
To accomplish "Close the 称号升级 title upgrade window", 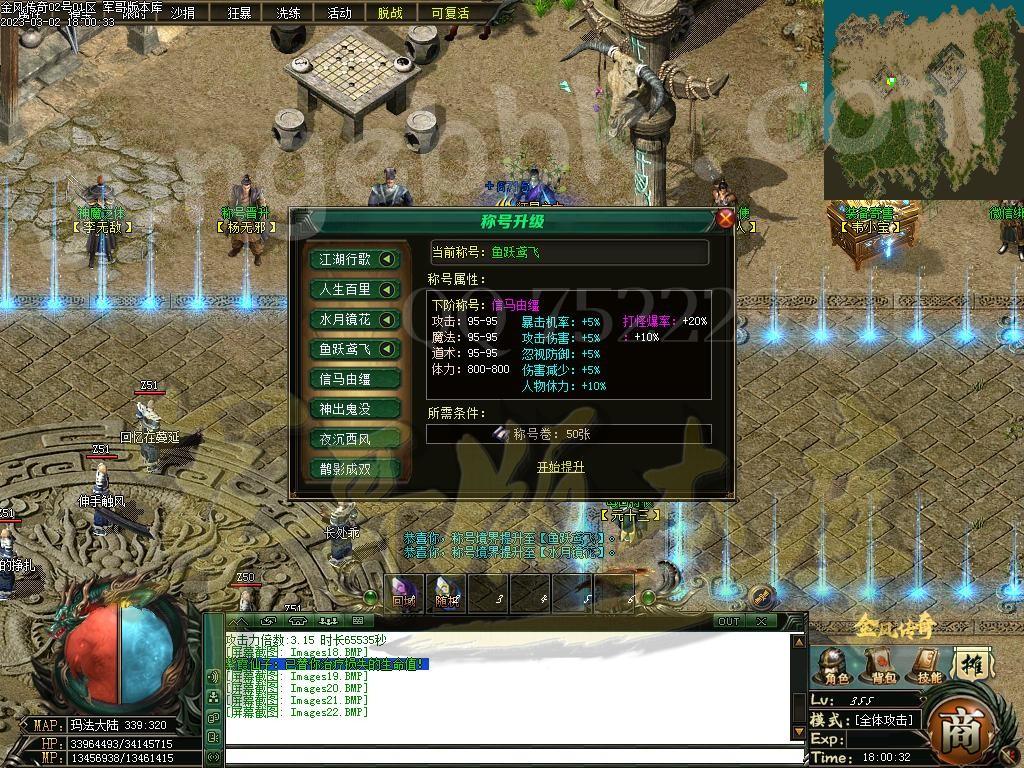I will coord(725,218).
